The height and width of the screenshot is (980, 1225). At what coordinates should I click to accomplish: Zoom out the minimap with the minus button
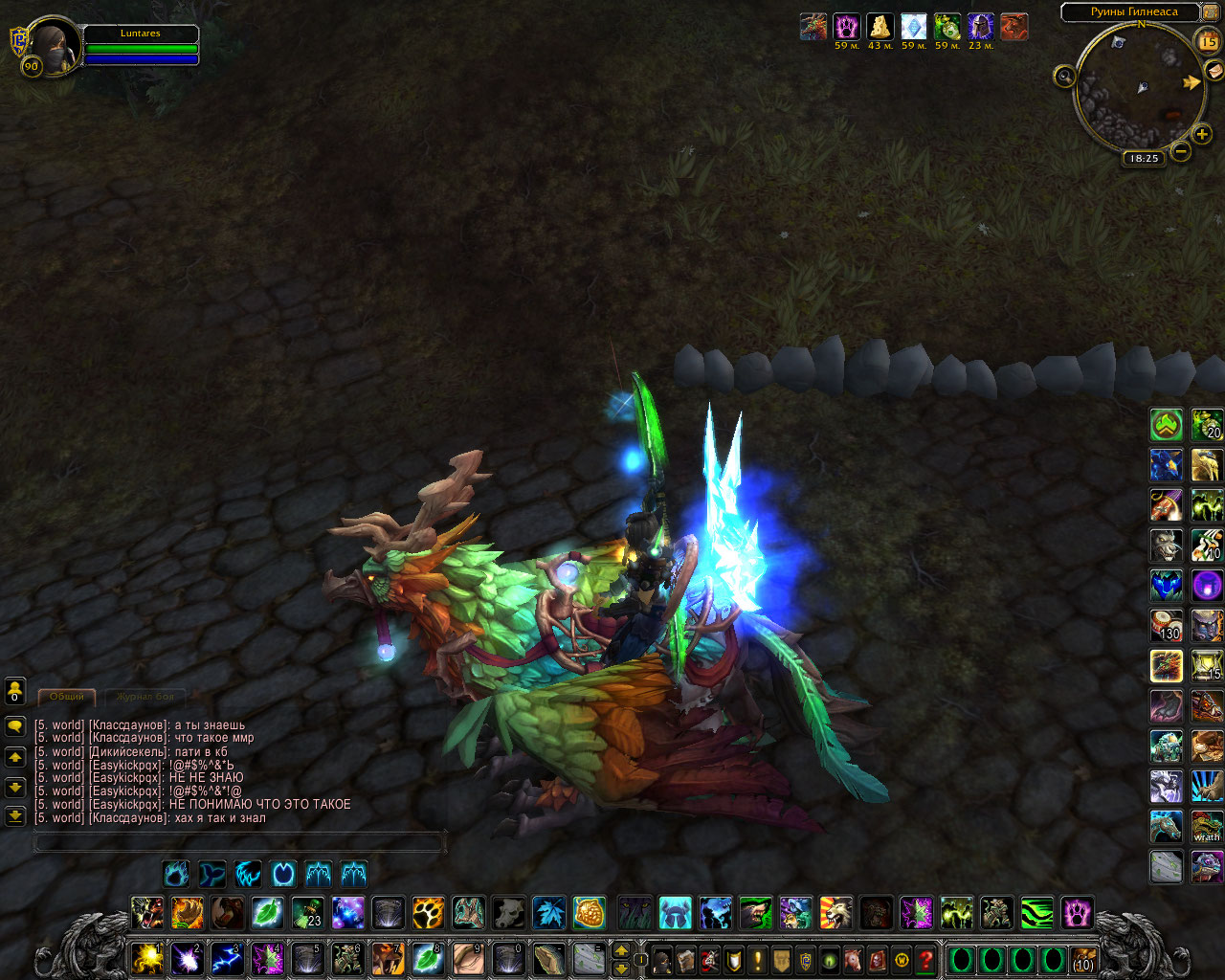point(1181,151)
